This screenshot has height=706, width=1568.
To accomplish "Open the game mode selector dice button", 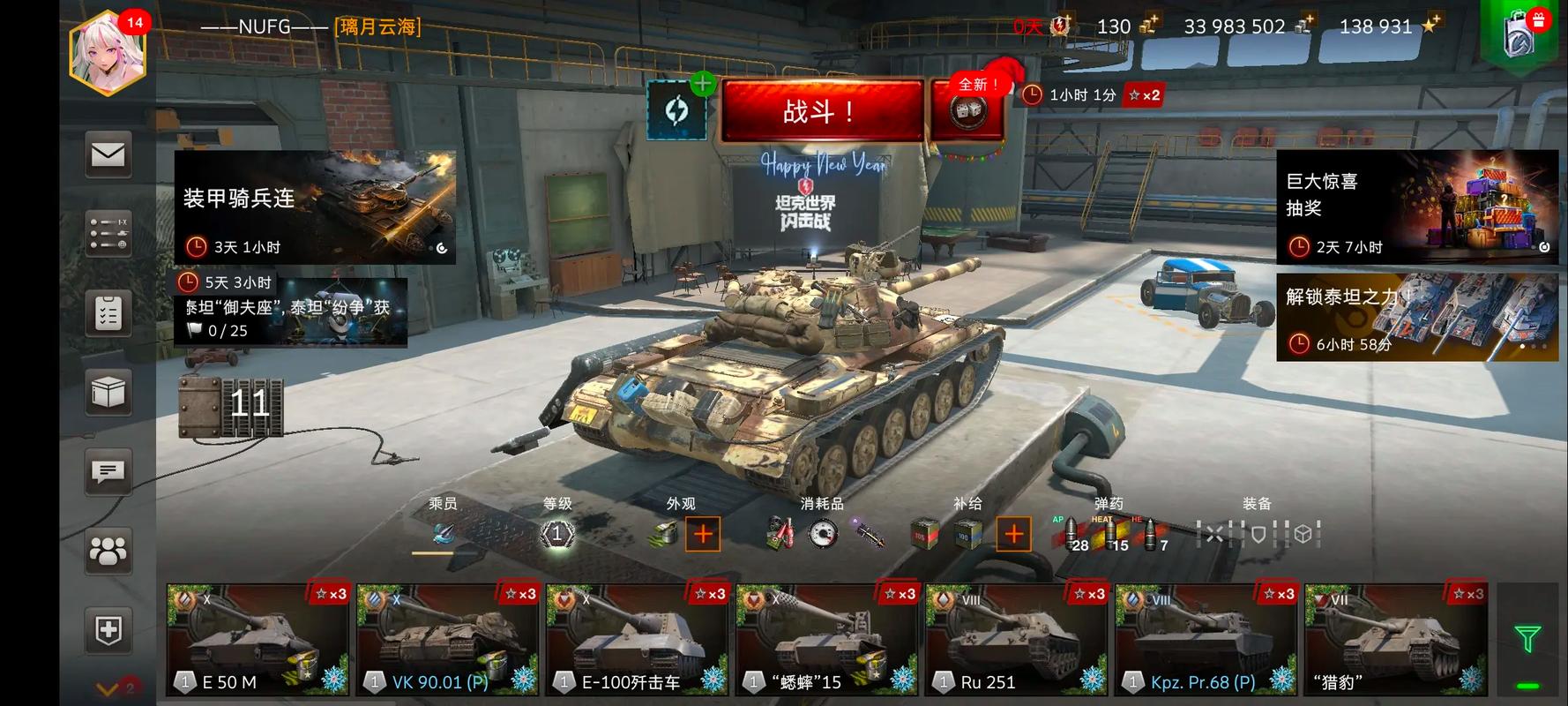I will (x=967, y=111).
